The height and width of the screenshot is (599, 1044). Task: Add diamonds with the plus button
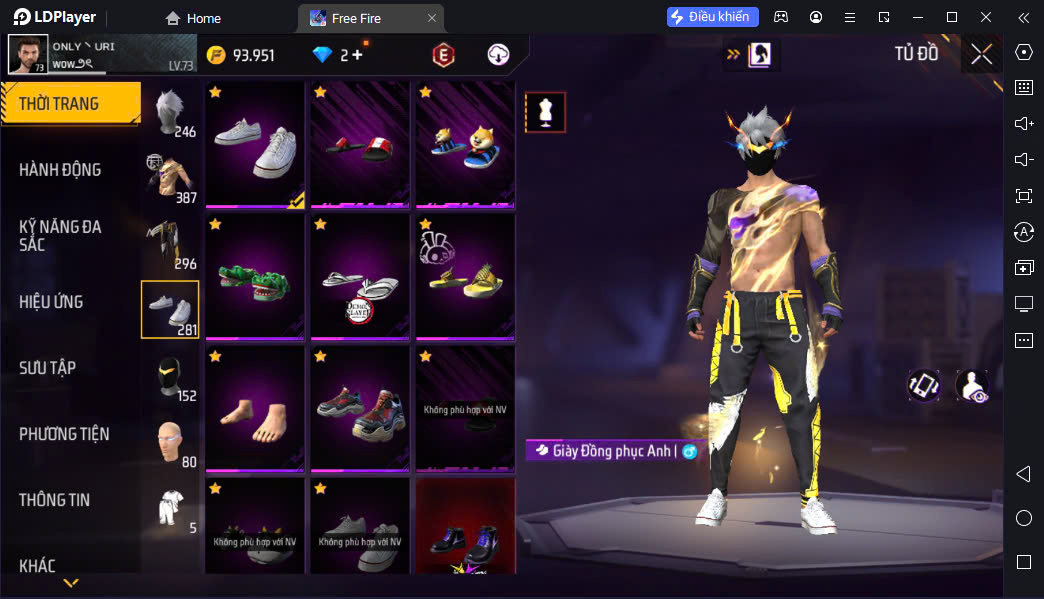[357, 55]
